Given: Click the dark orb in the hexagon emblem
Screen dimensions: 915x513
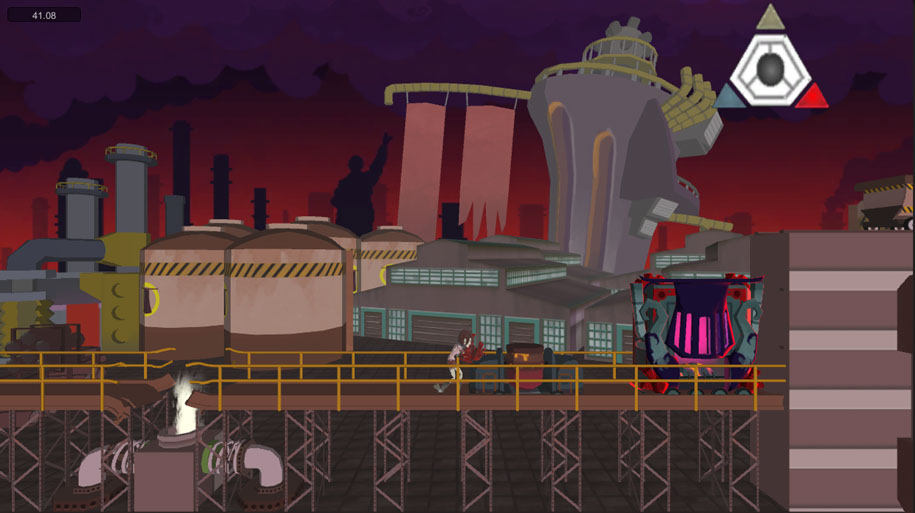Looking at the screenshot, I should 770,68.
